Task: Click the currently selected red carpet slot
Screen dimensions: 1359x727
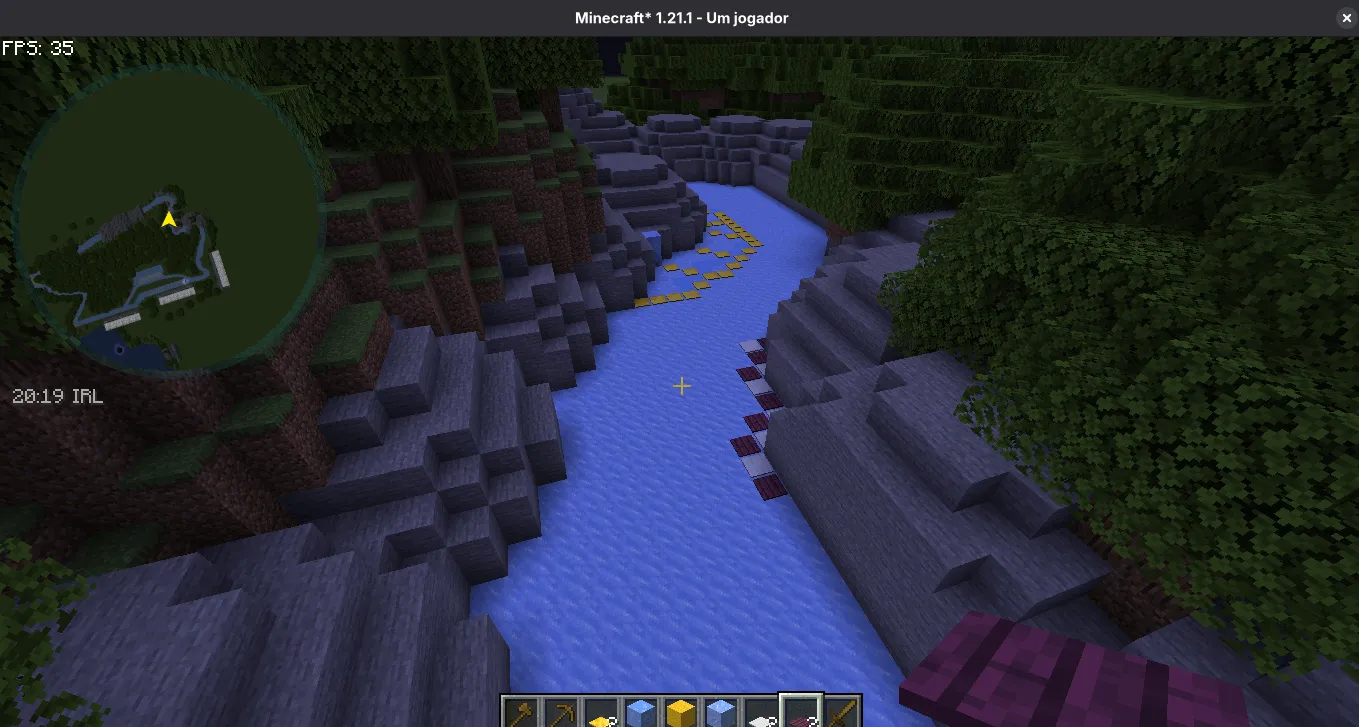Action: click(803, 712)
